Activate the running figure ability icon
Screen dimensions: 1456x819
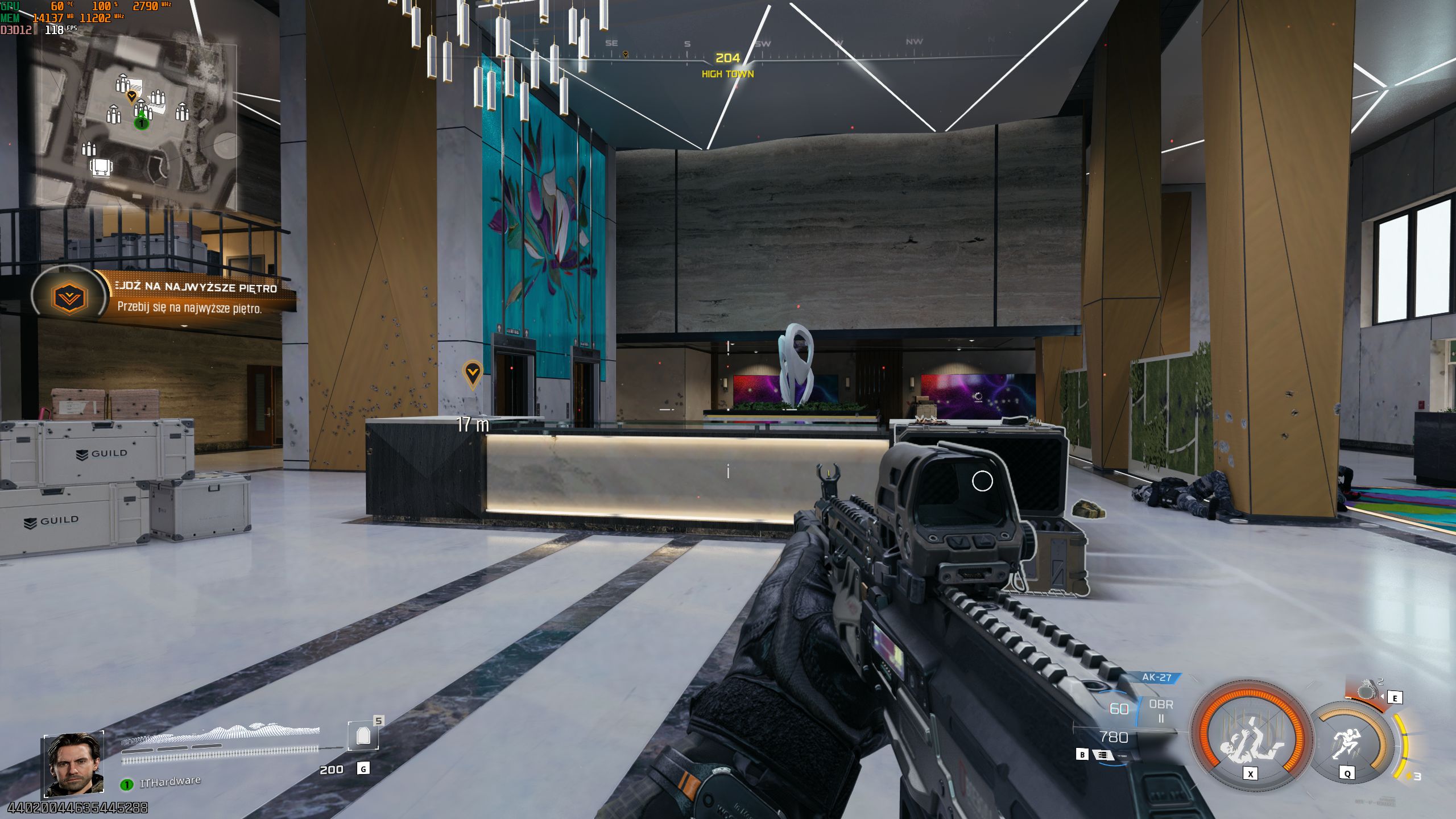1349,742
